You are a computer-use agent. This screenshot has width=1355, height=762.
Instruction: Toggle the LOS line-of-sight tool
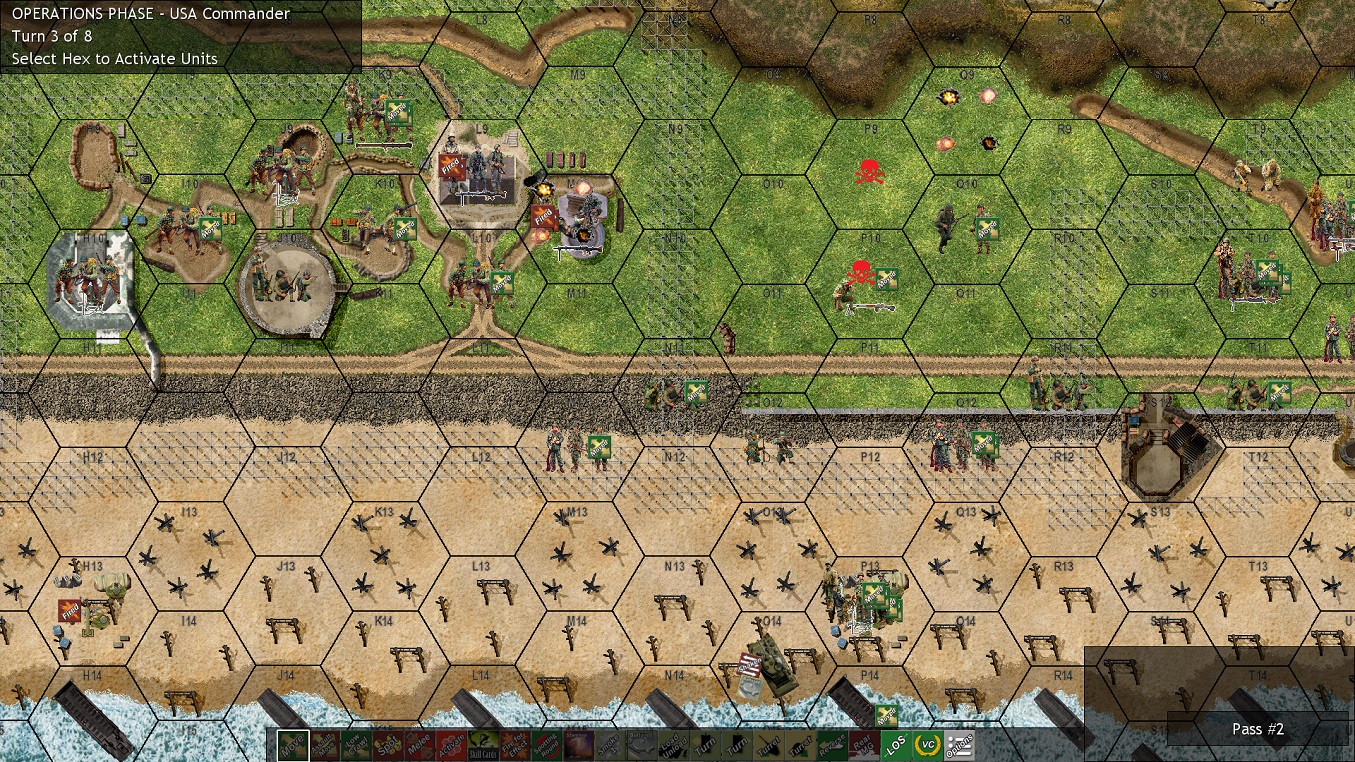point(896,746)
